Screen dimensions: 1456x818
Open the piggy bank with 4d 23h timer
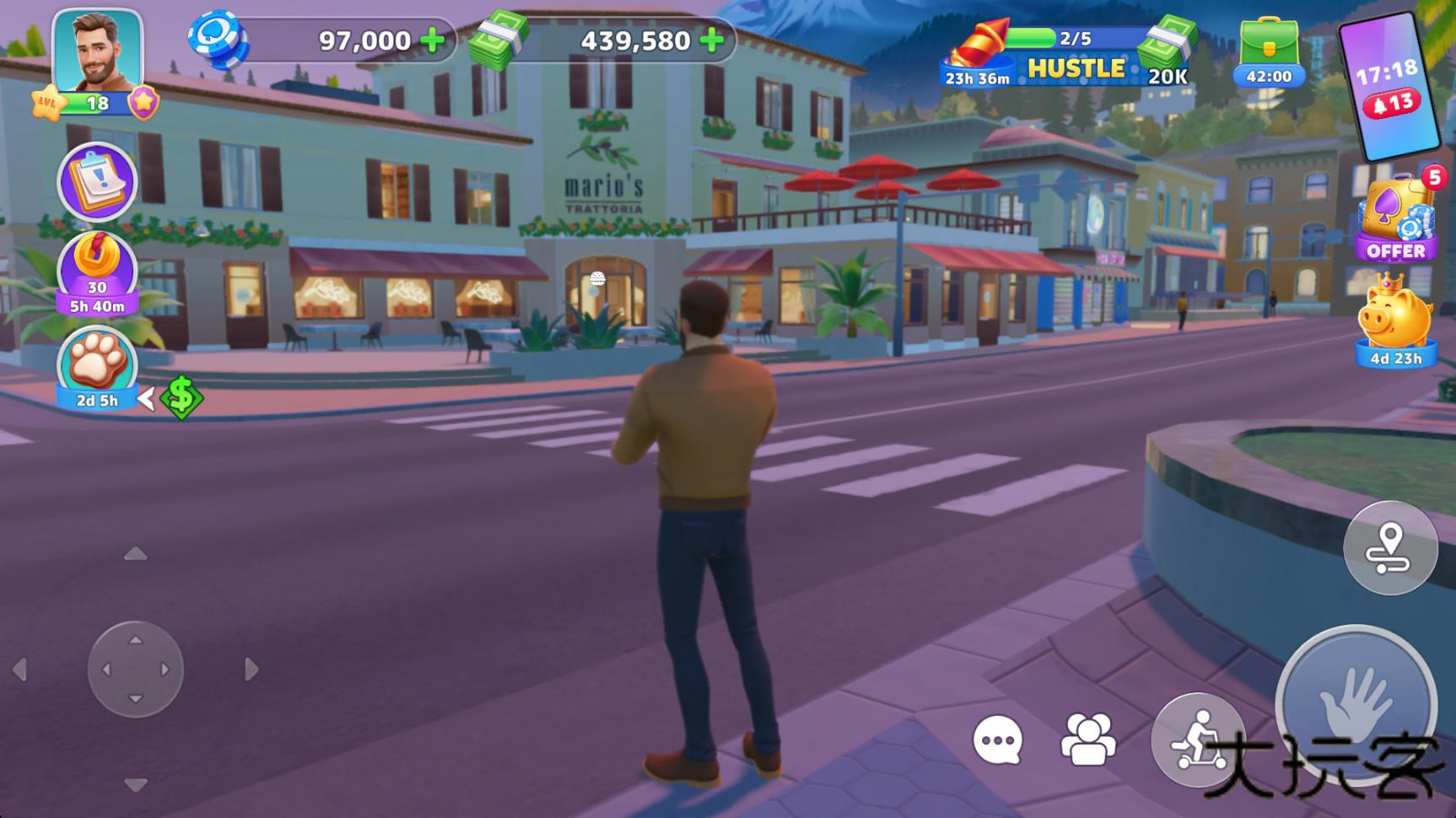[1395, 320]
